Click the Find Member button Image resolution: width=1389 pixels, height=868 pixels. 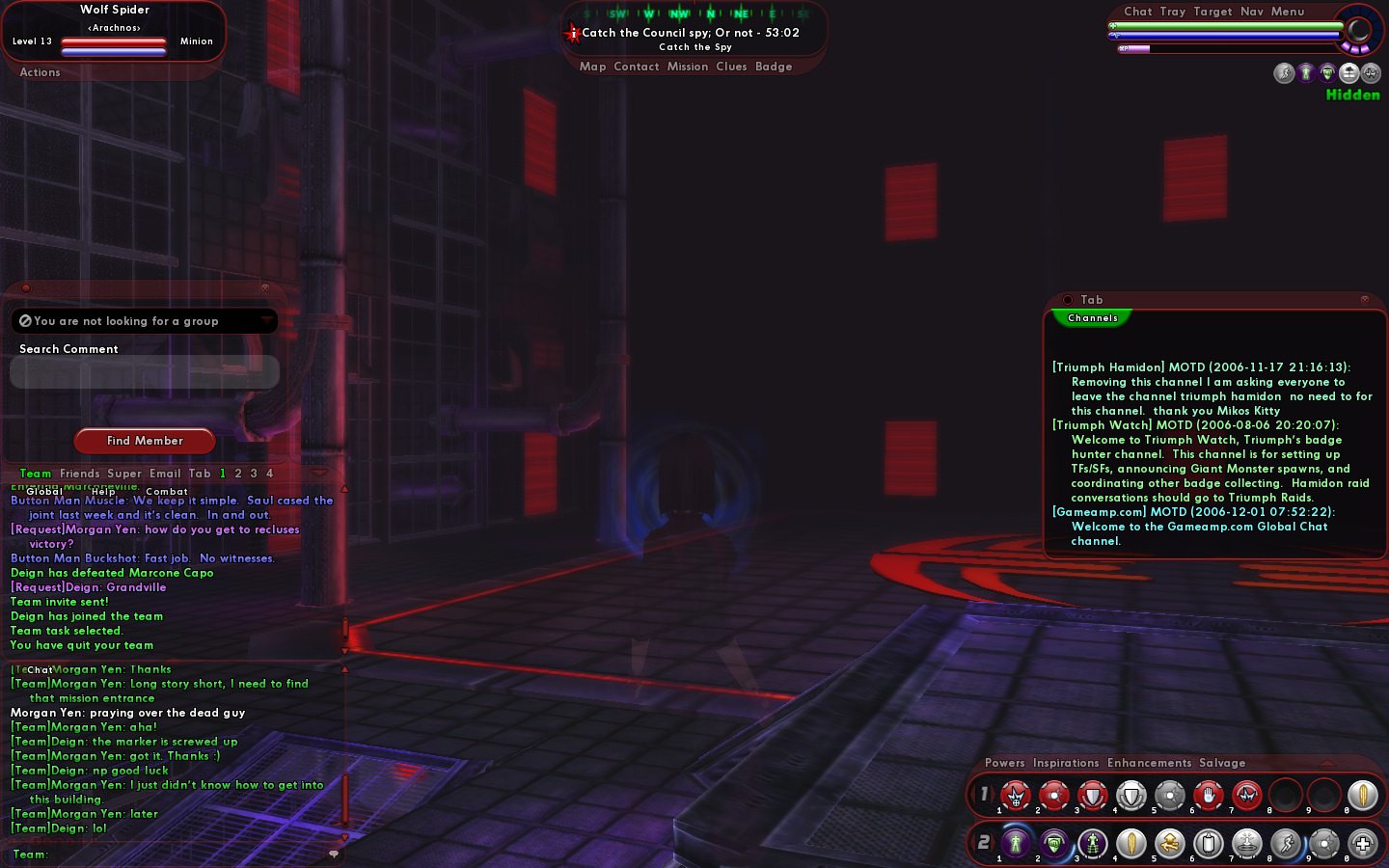click(145, 441)
